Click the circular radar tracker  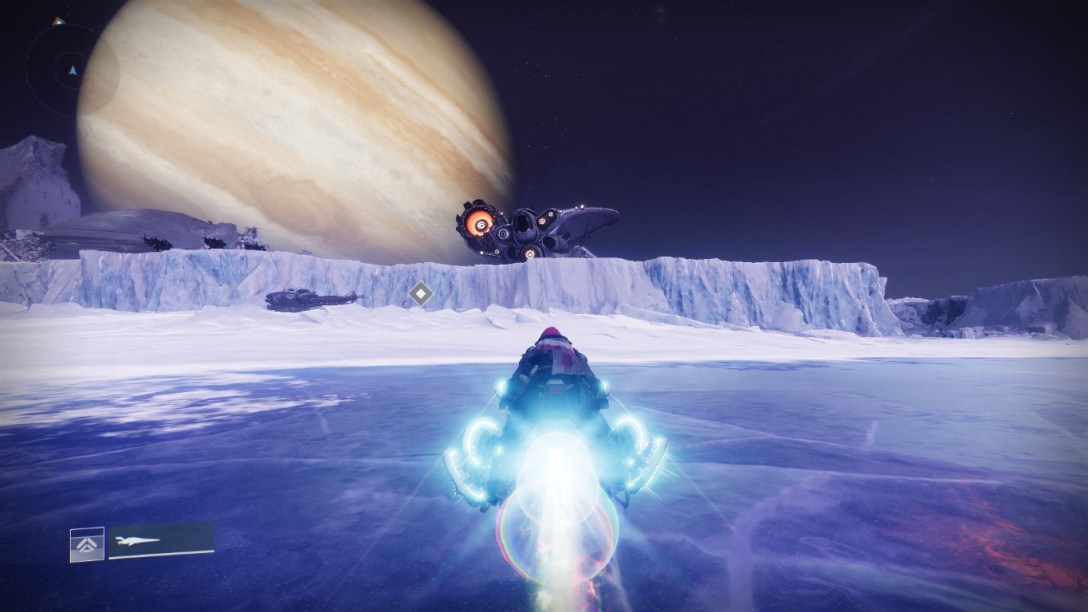pos(71,70)
